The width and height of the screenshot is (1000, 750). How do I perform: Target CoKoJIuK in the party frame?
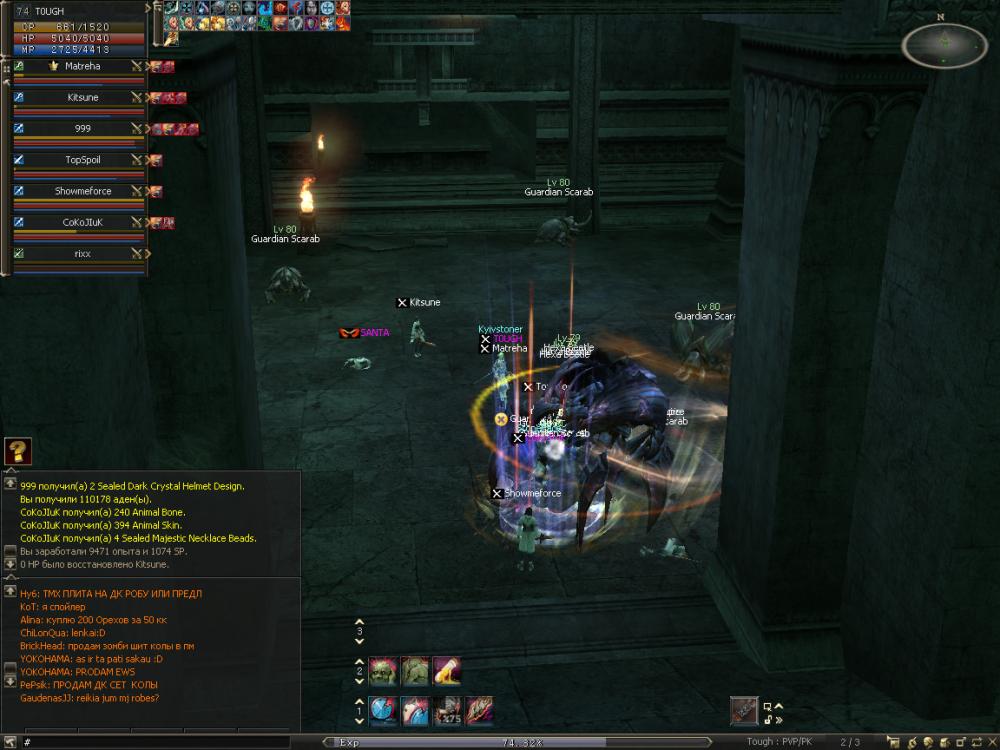click(x=82, y=222)
